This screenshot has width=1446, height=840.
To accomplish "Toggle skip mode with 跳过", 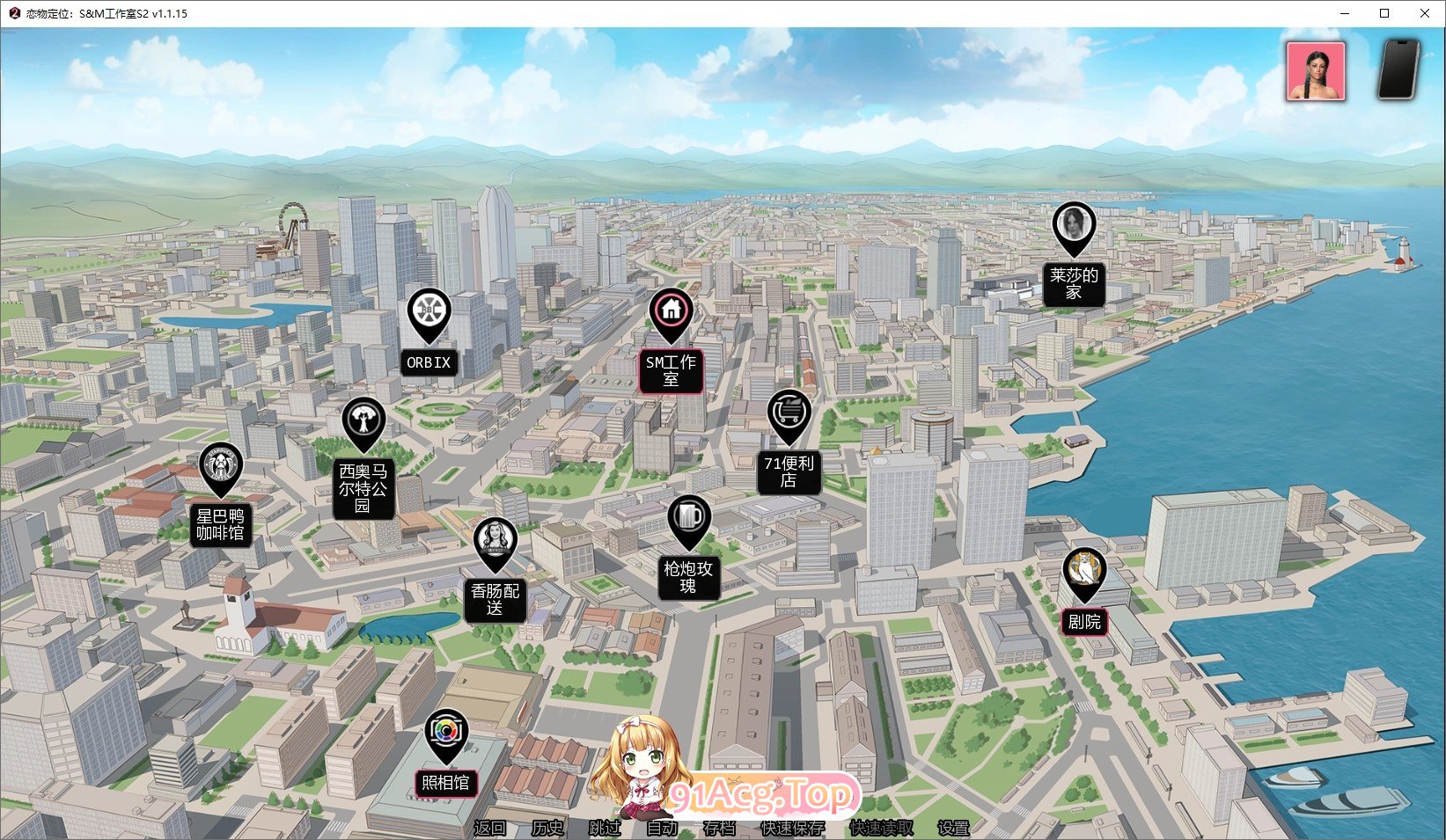I will 605,828.
